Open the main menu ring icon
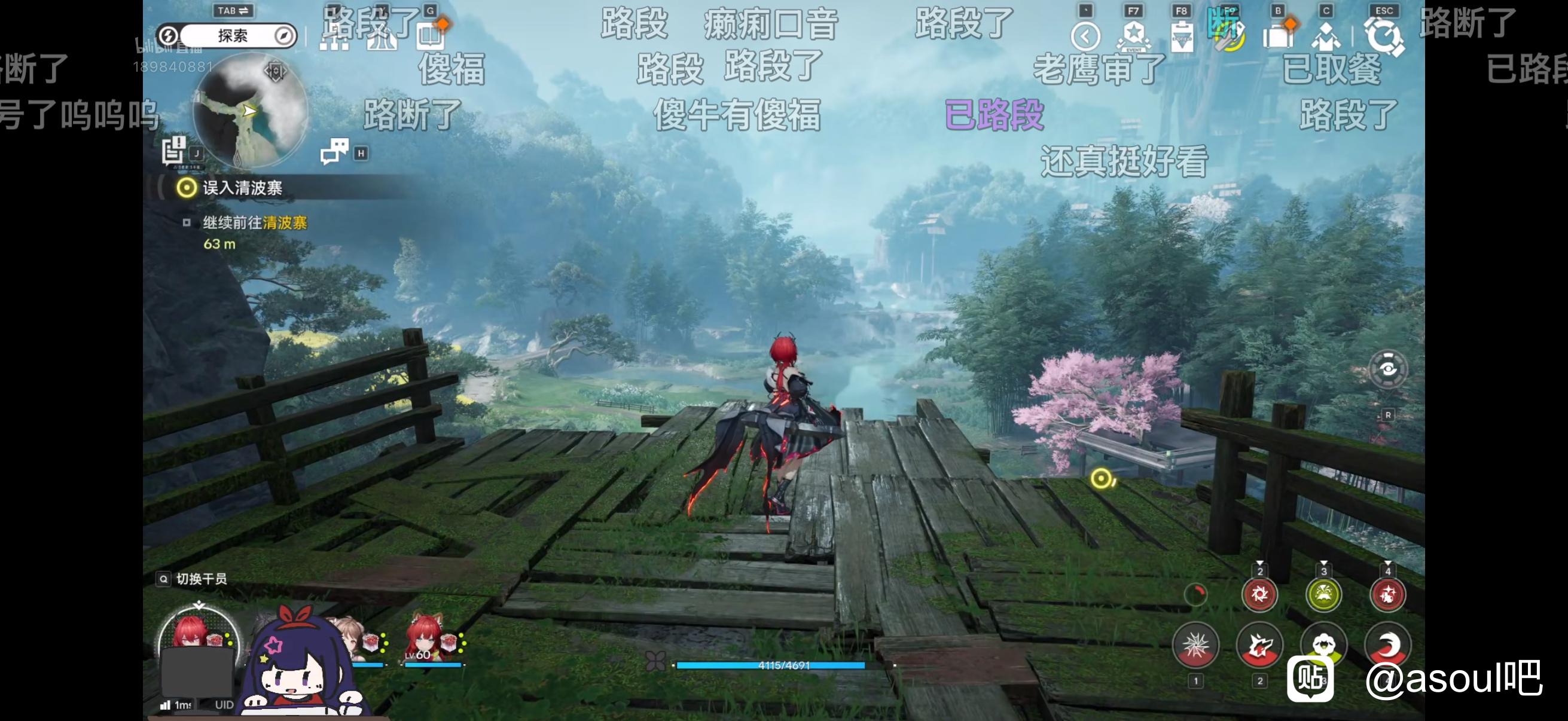The height and width of the screenshot is (721, 1568). [x=1384, y=36]
